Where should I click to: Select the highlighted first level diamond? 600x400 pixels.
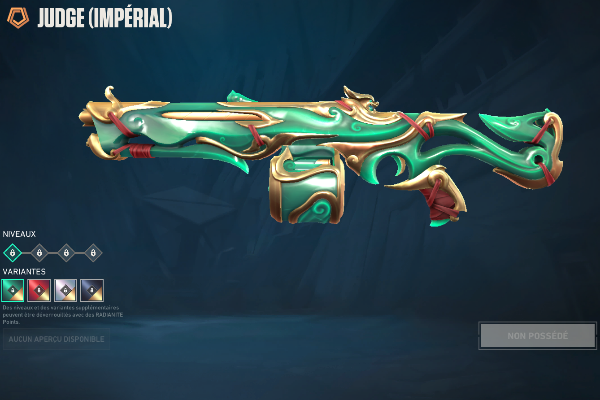[13, 252]
